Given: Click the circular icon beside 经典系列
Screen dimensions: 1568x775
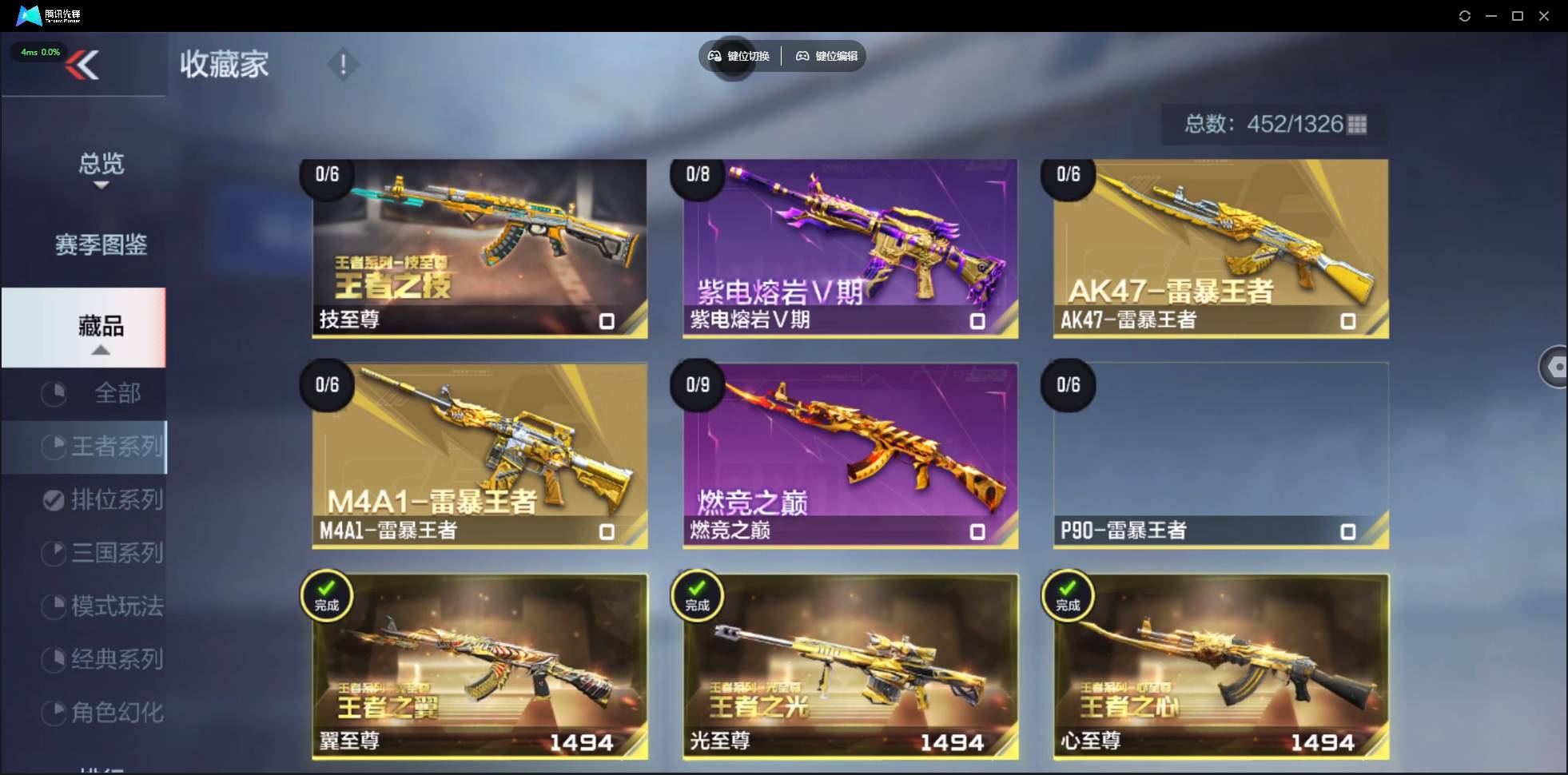Looking at the screenshot, I should (x=53, y=659).
